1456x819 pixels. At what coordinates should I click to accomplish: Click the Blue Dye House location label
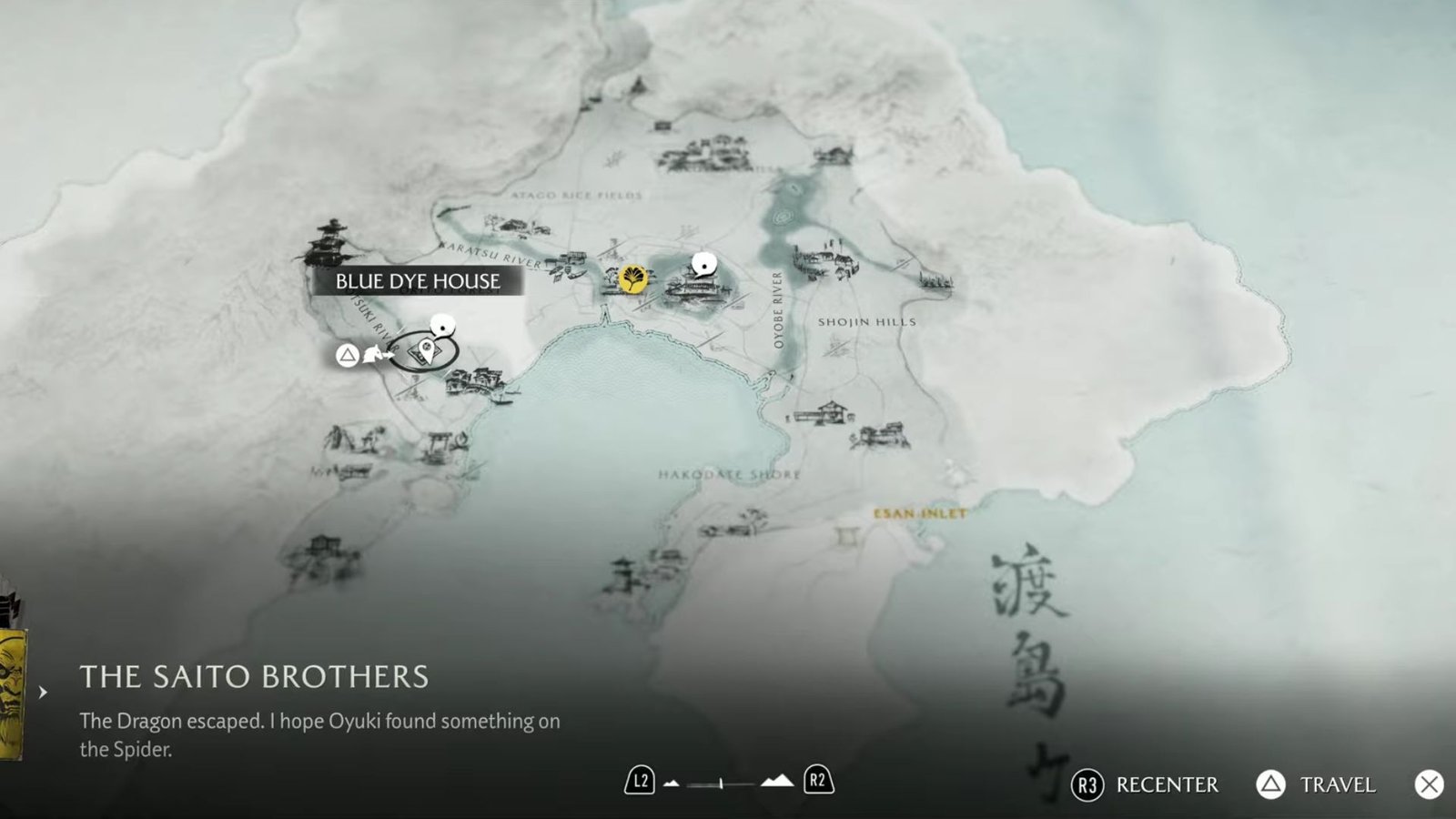pos(418,281)
